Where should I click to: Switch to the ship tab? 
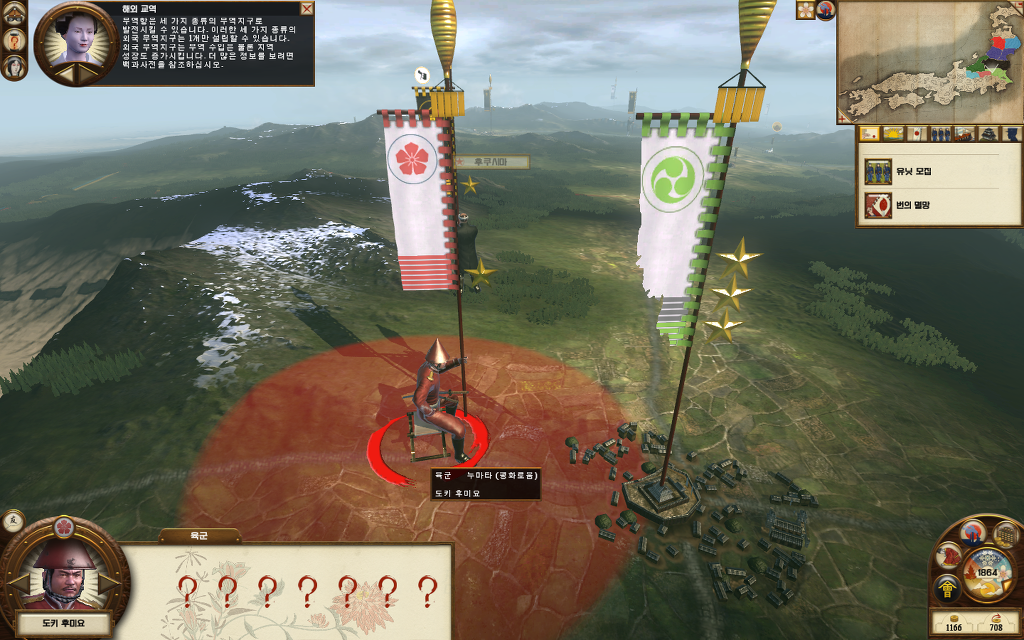[x=964, y=134]
